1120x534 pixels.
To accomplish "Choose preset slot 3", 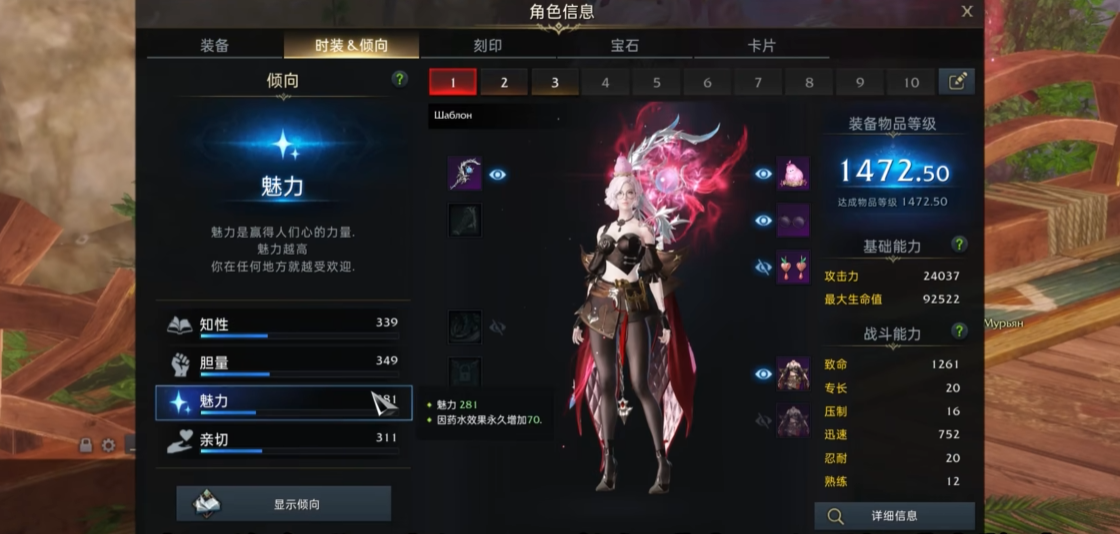I will [555, 82].
